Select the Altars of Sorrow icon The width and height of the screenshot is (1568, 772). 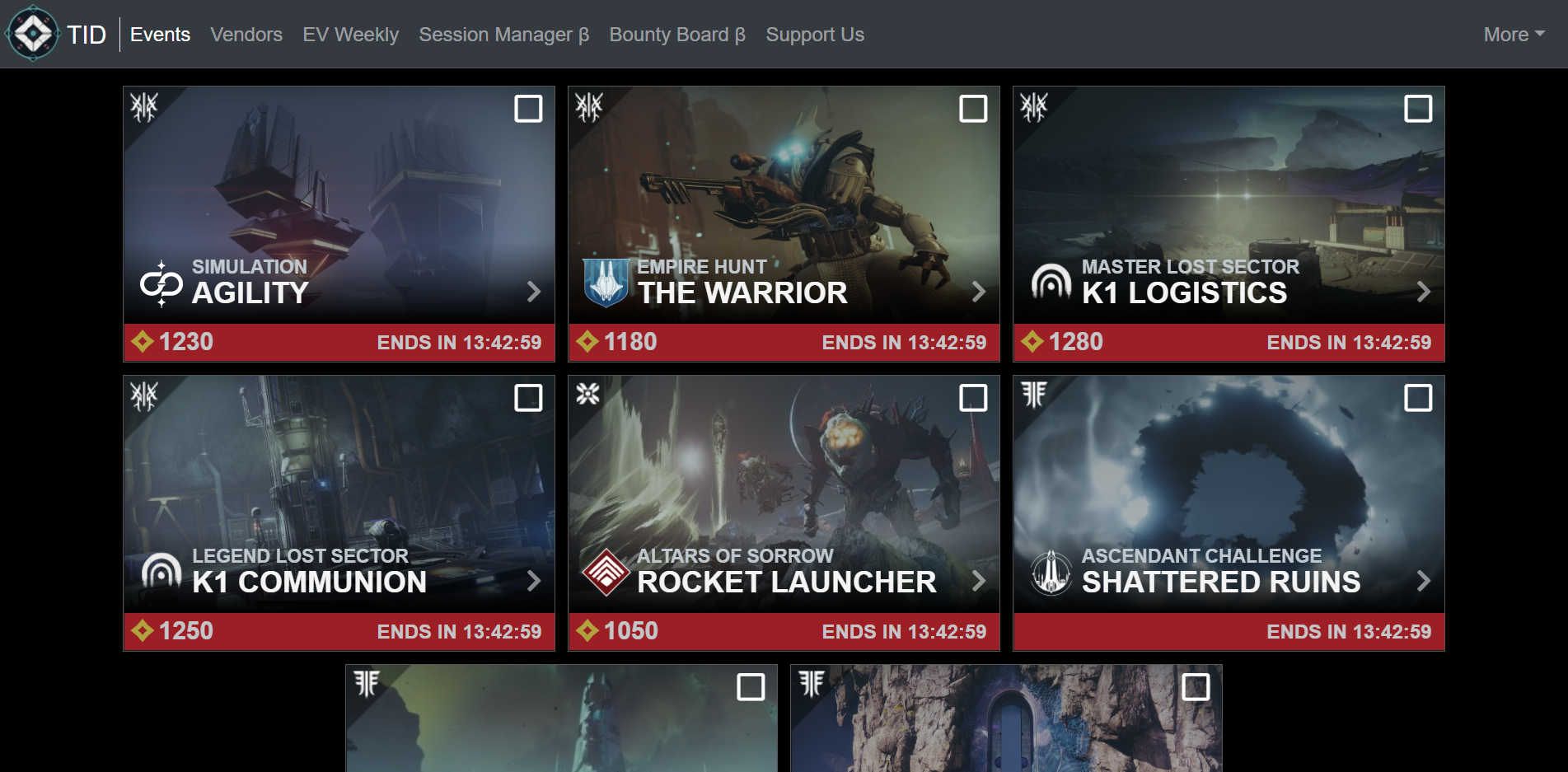coord(607,572)
